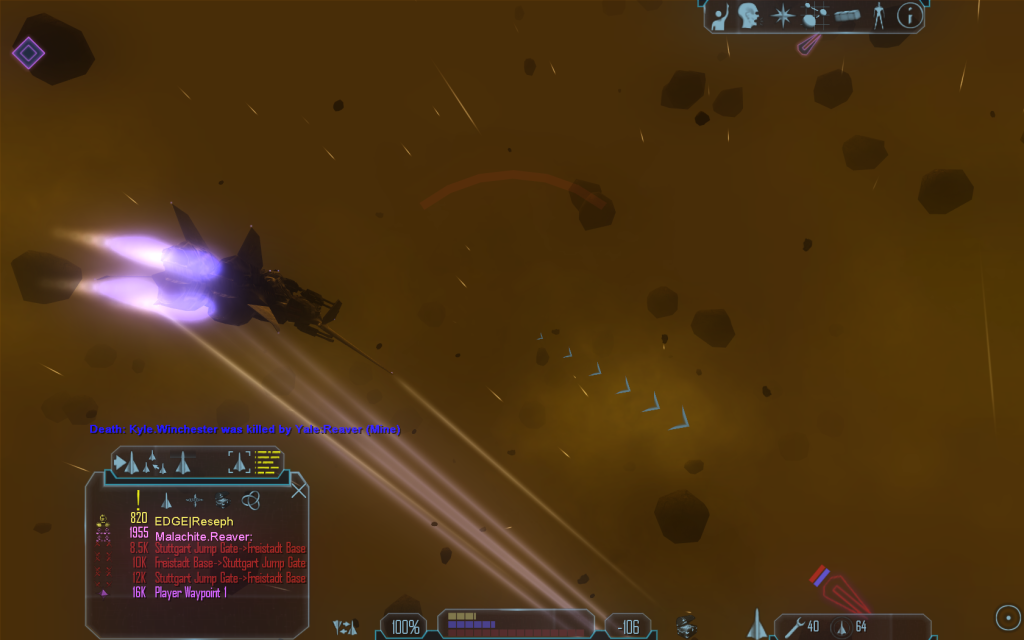This screenshot has height=640, width=1024.
Task: Filter contact list by loot crates
Action: point(222,499)
